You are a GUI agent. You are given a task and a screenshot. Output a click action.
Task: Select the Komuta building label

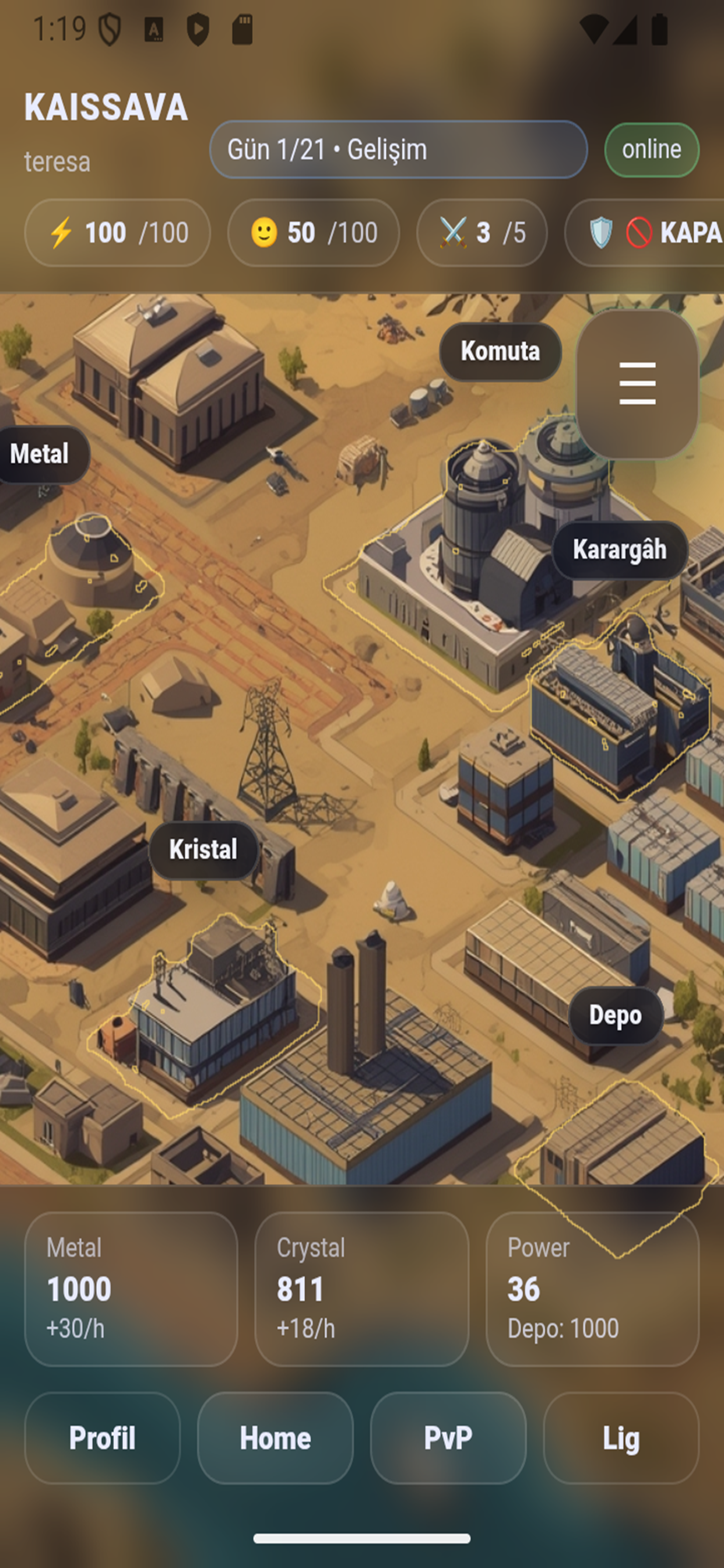(500, 351)
